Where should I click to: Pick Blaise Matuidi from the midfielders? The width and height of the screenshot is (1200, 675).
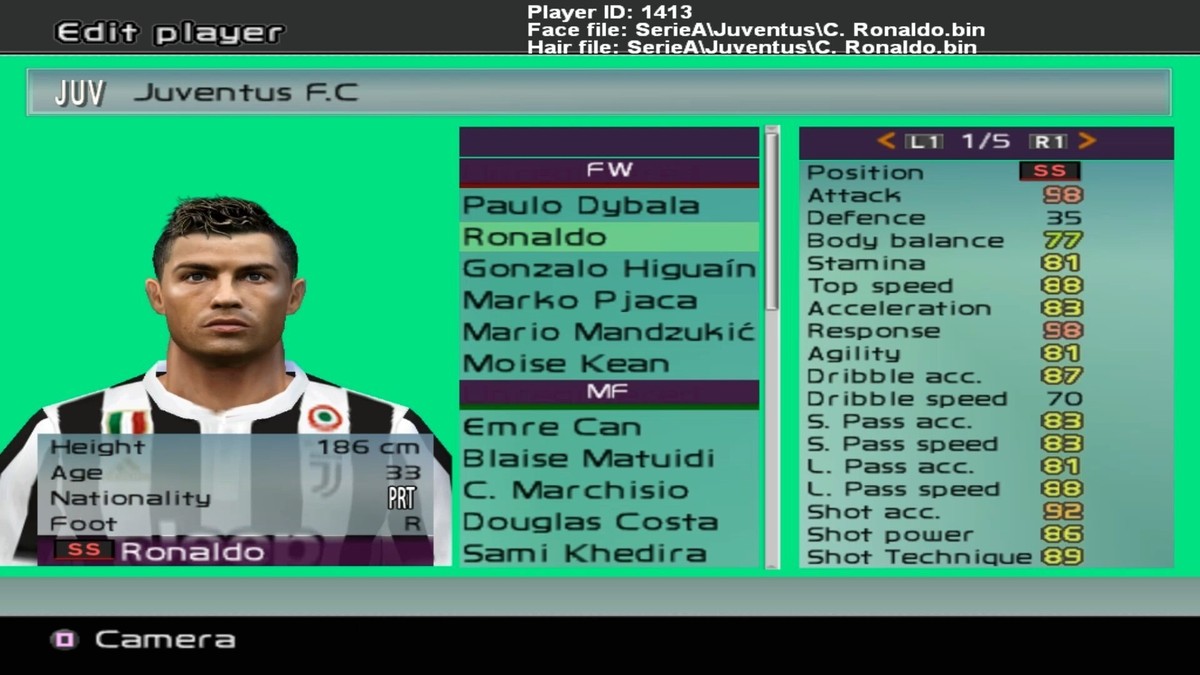(x=588, y=459)
